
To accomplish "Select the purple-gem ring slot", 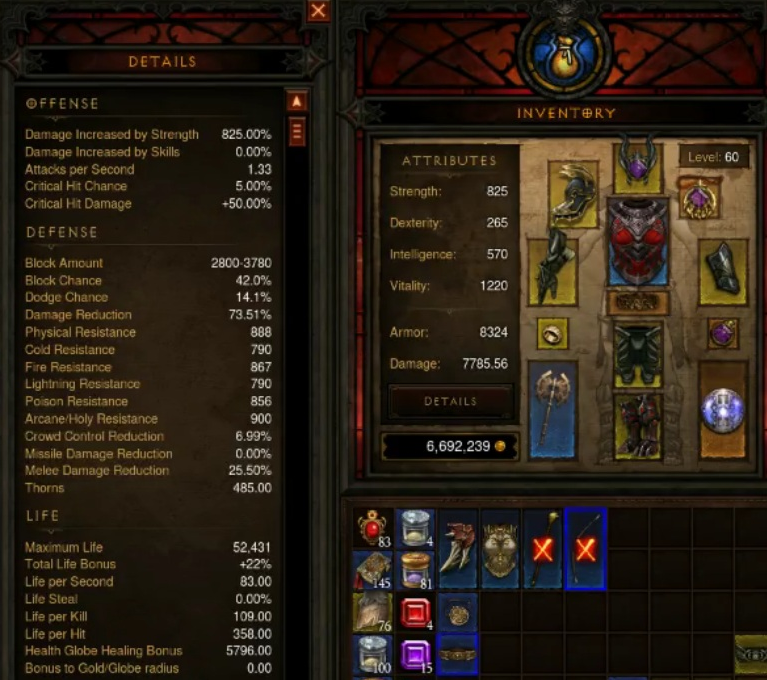I will (722, 333).
